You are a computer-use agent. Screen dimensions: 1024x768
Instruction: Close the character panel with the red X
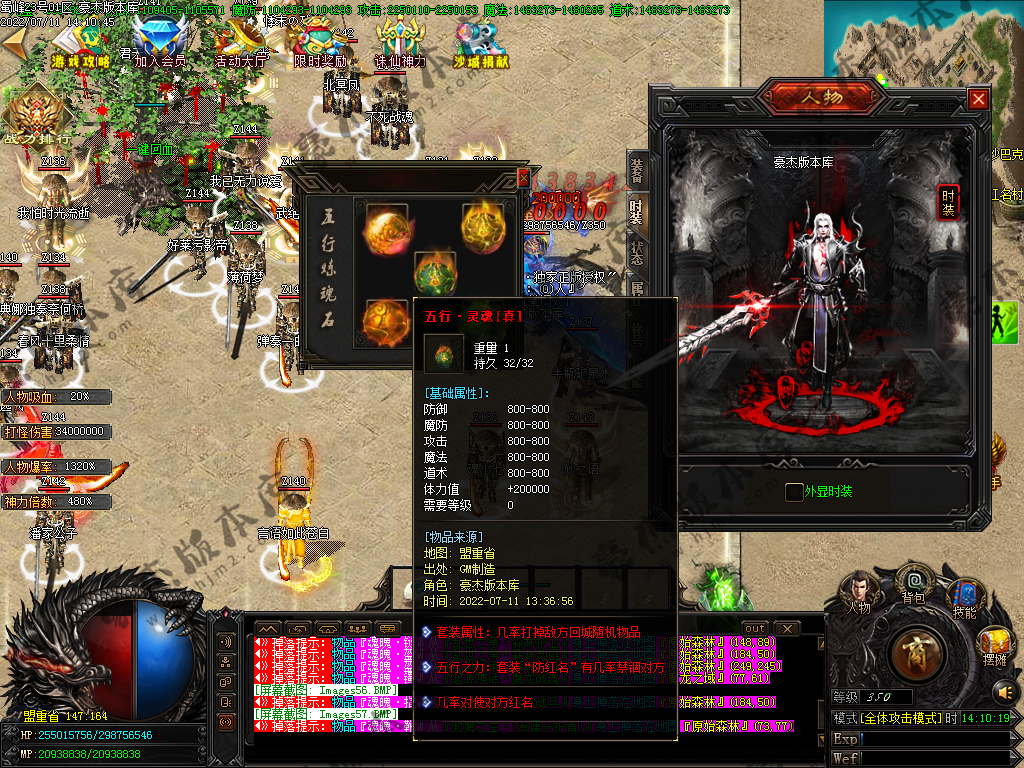[x=978, y=99]
